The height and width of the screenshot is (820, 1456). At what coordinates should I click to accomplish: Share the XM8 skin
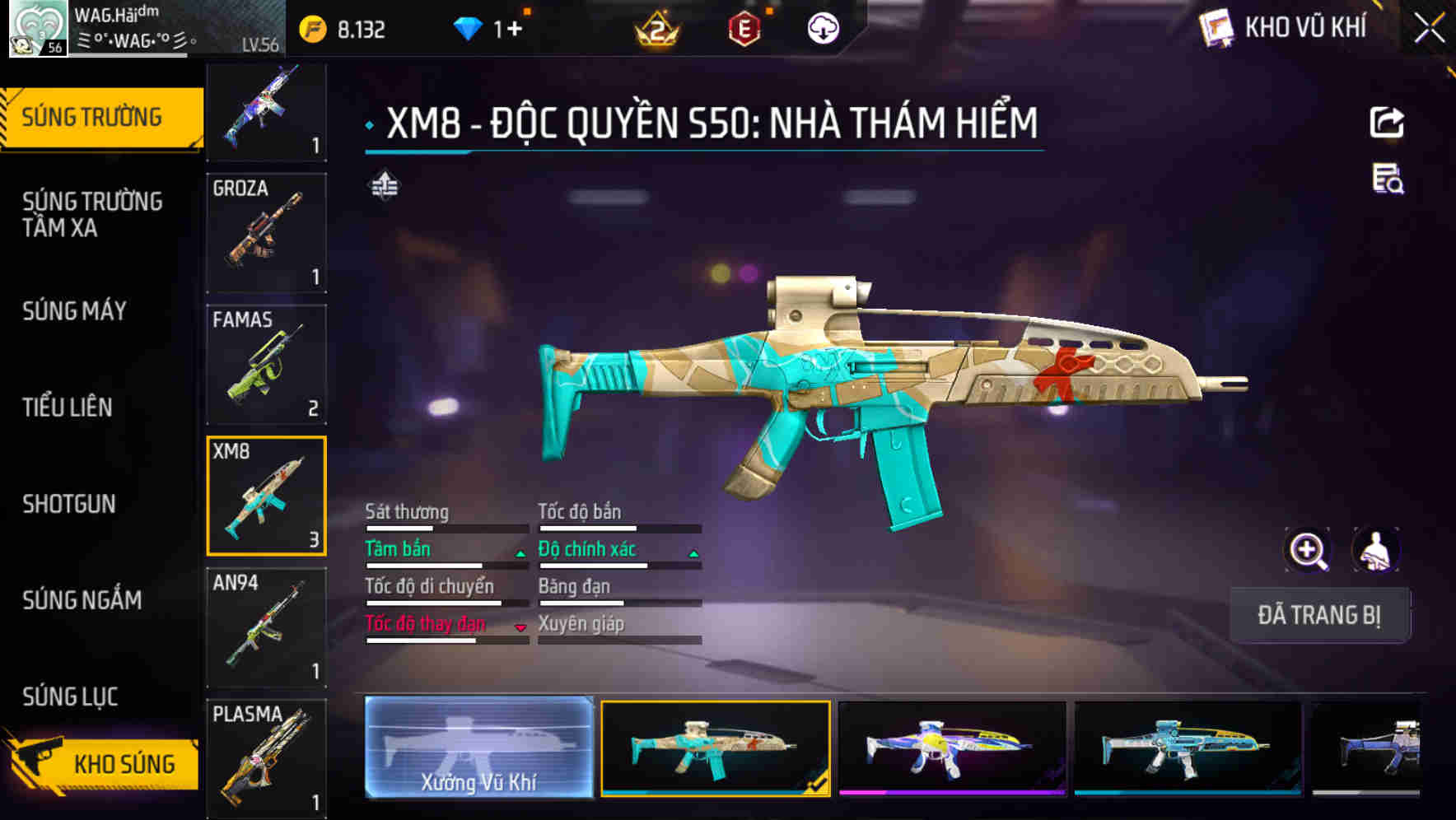pos(1388,121)
